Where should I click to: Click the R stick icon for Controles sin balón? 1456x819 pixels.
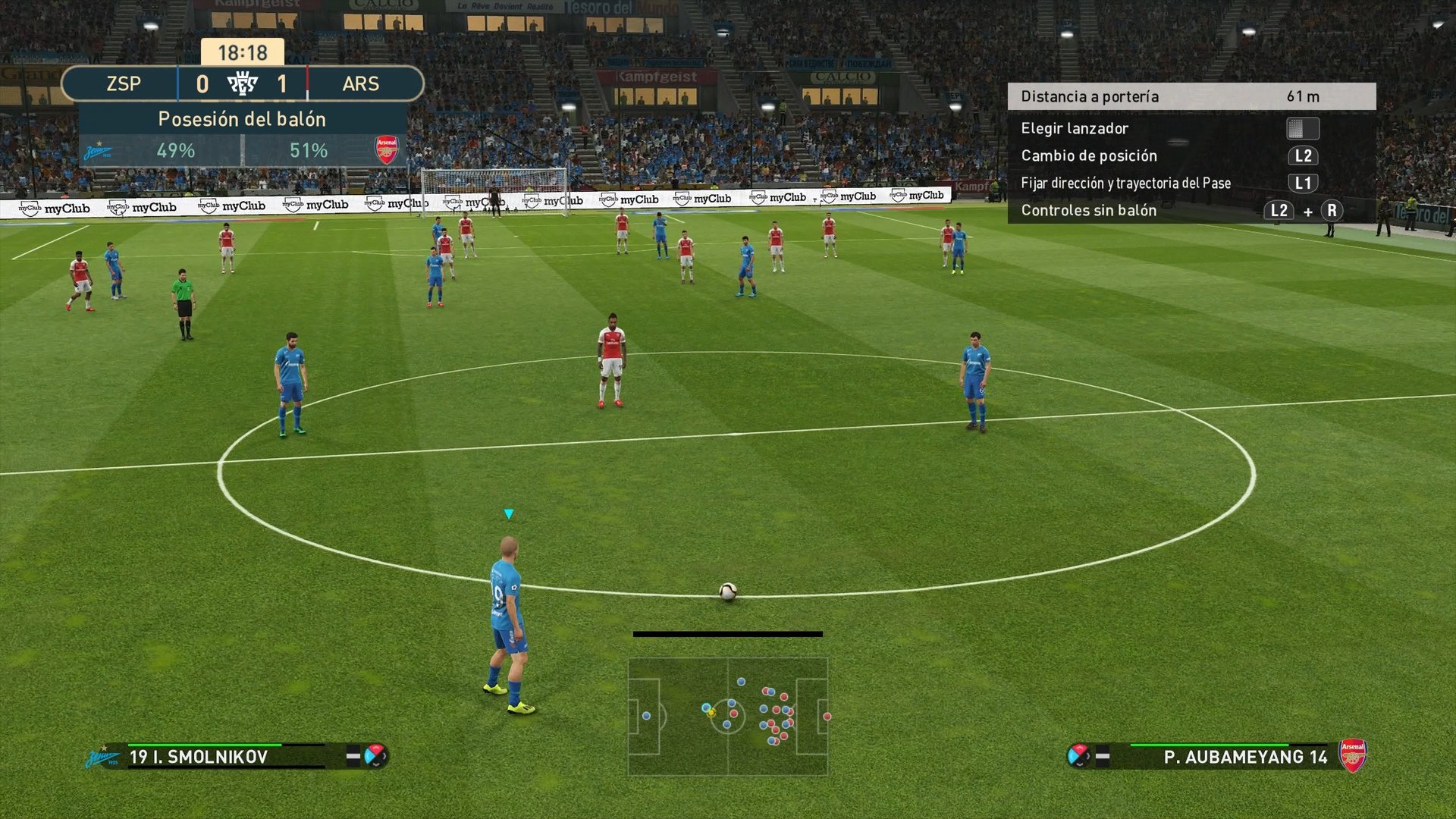click(x=1332, y=210)
